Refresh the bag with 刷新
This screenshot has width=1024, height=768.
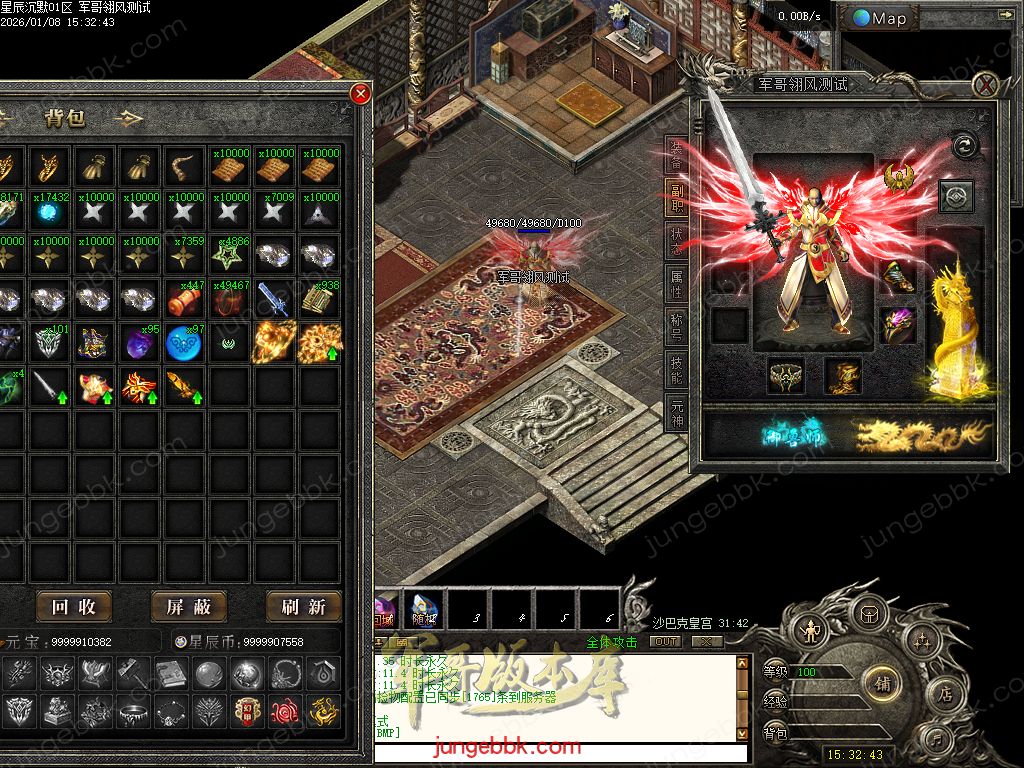304,606
